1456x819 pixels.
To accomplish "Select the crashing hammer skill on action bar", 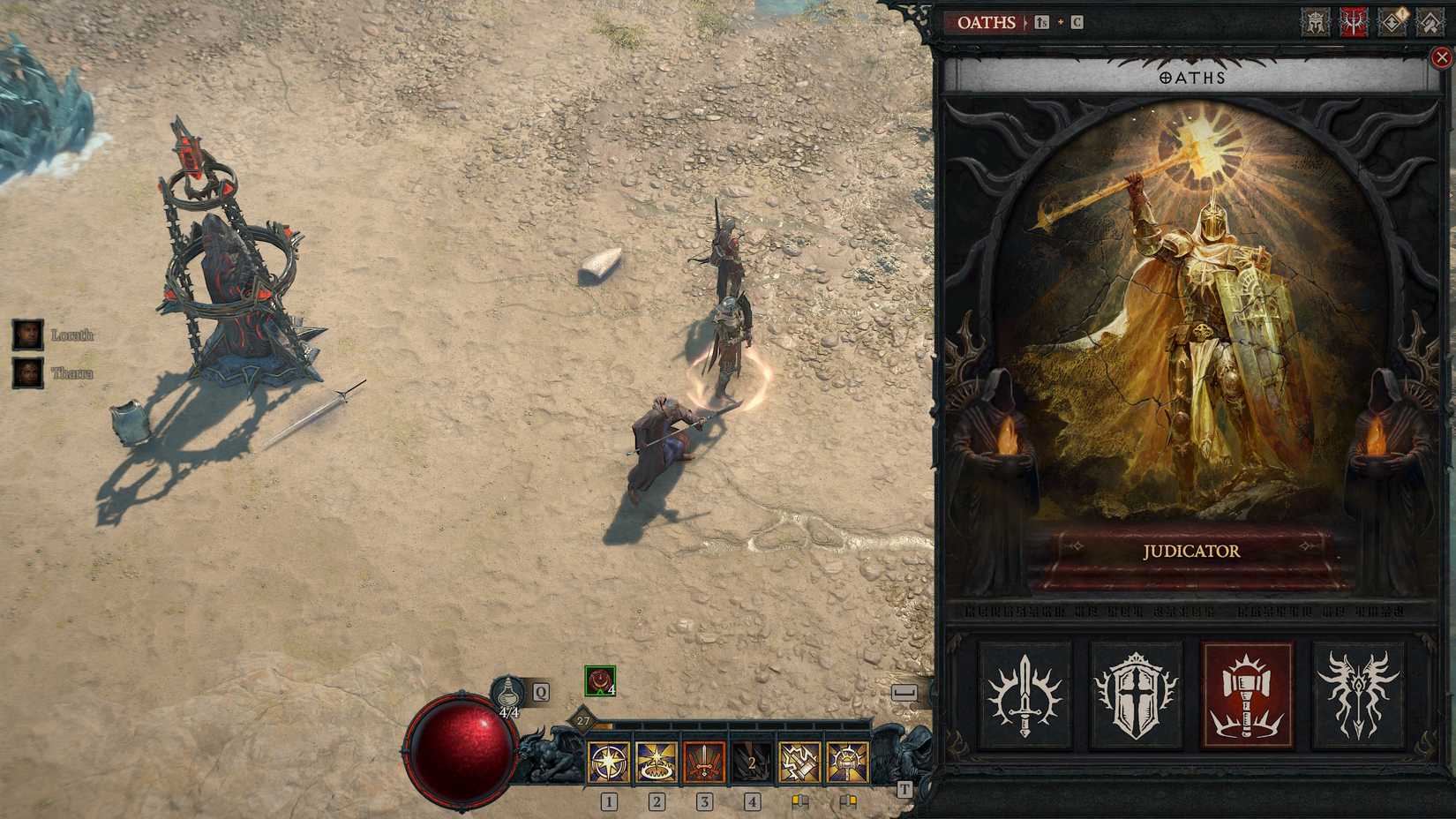I will pyautogui.click(x=799, y=761).
